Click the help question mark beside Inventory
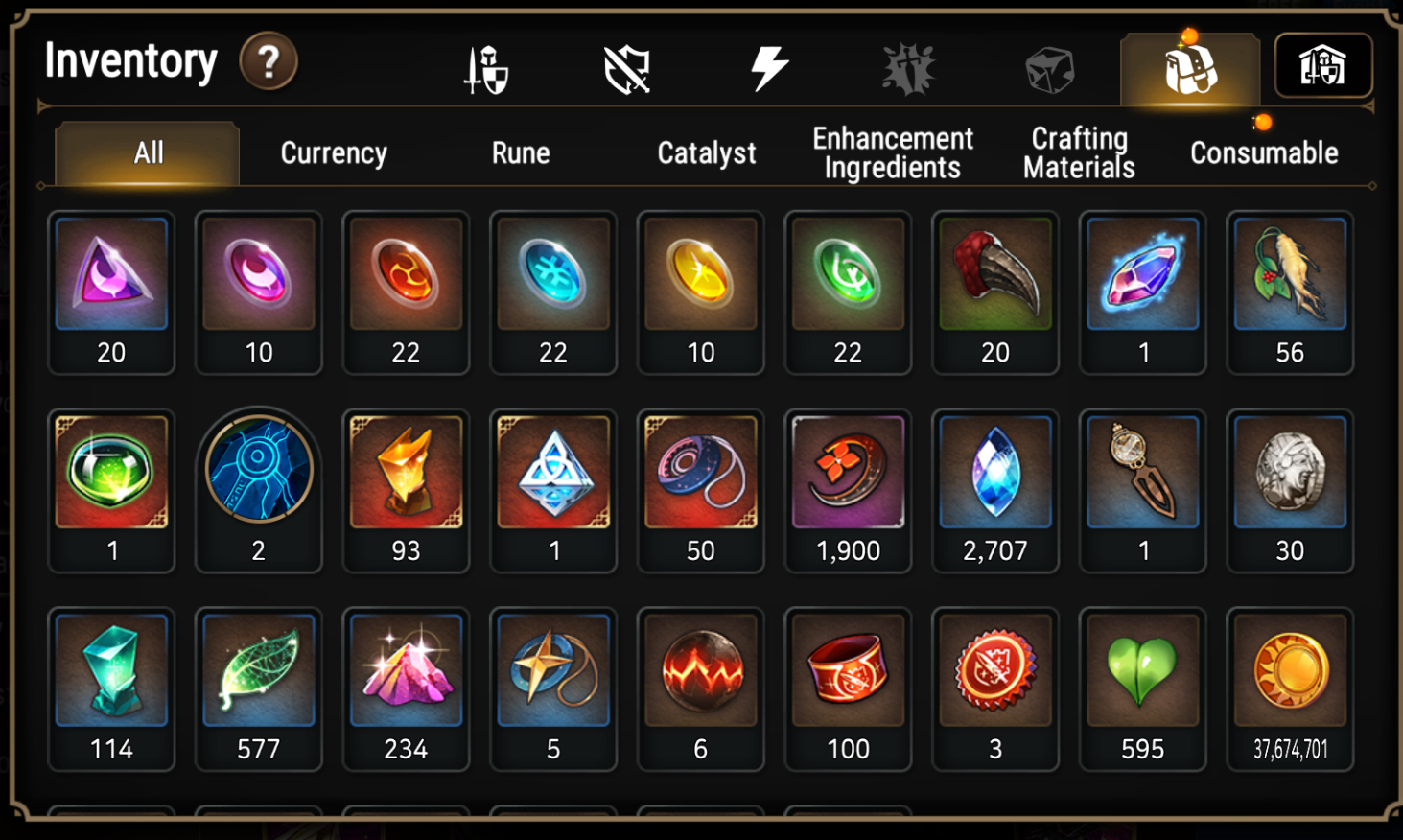 tap(269, 61)
